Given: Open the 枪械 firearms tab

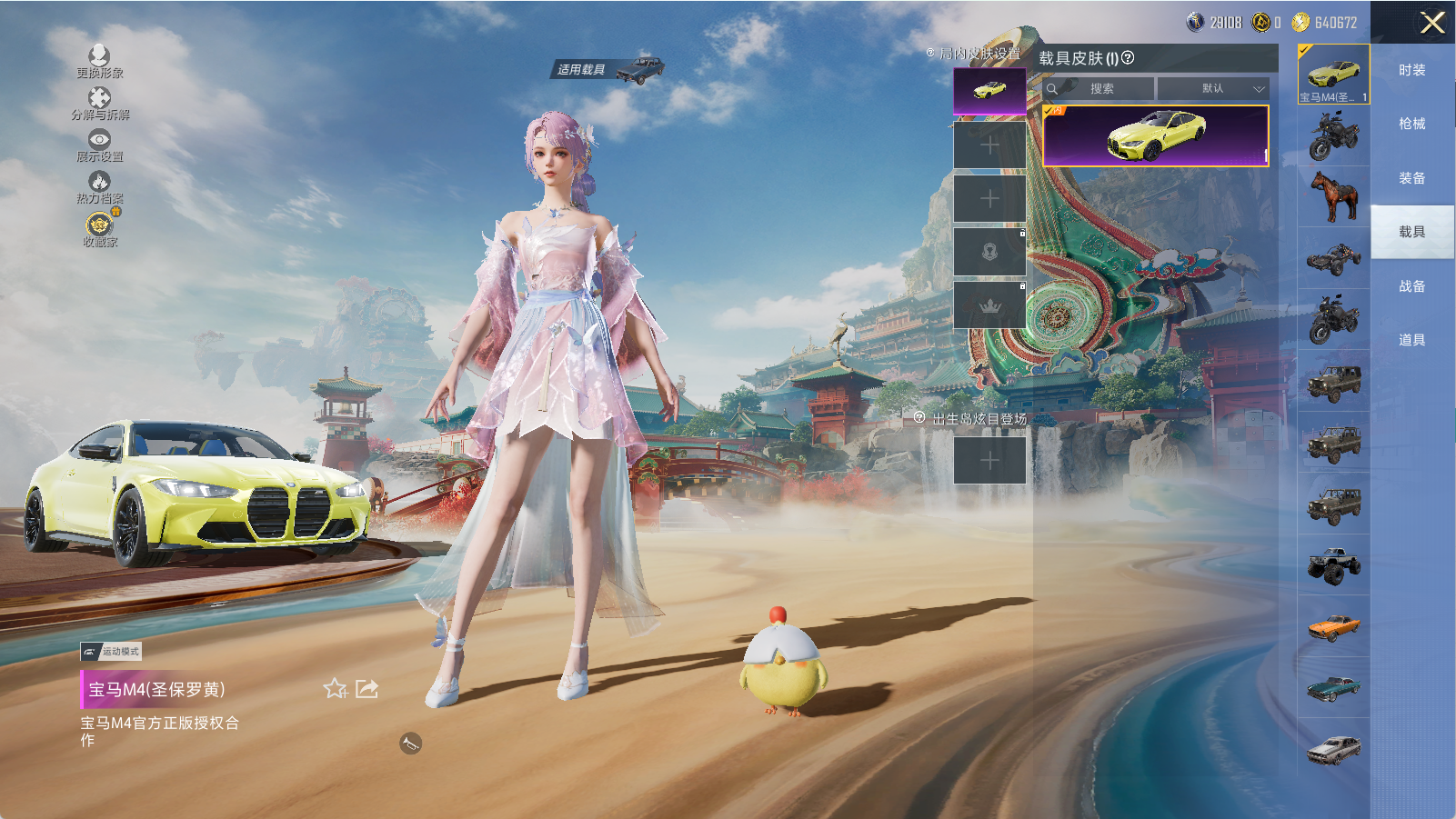Looking at the screenshot, I should coord(1411,124).
